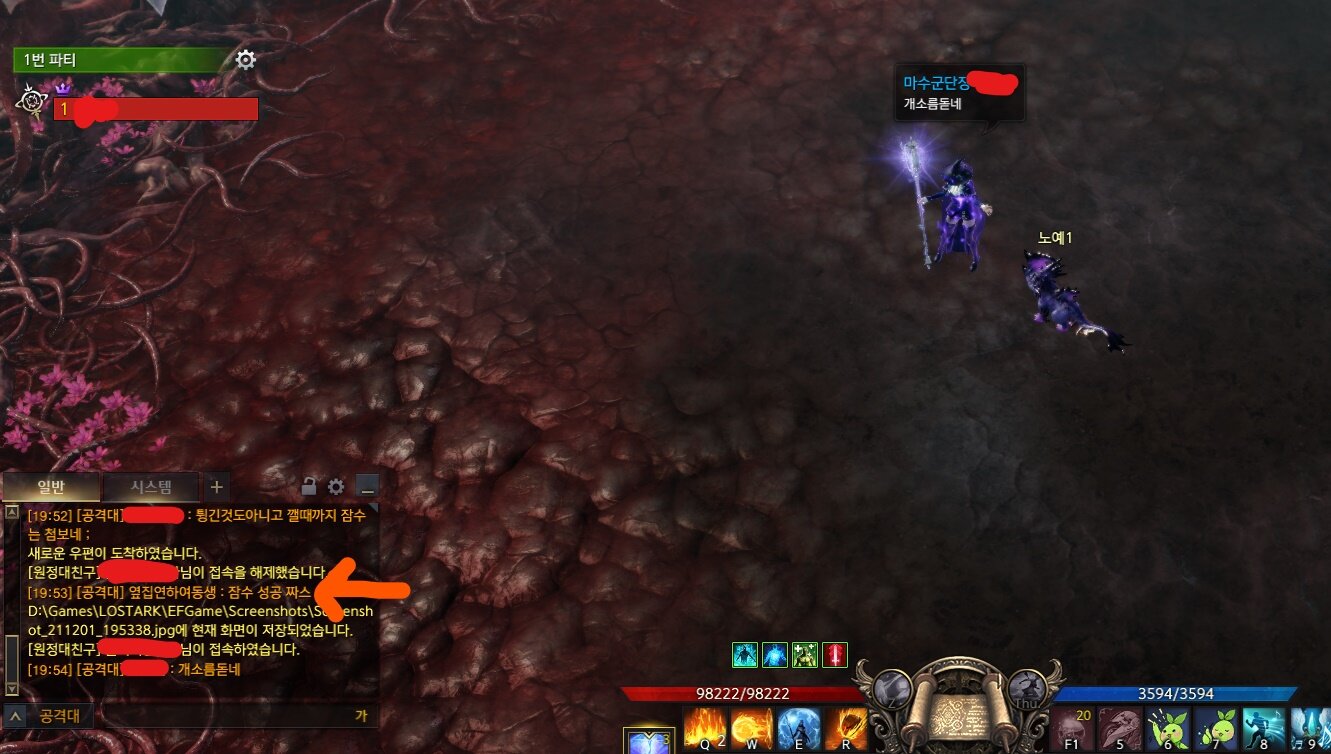Trigger the R meteor skill
The height and width of the screenshot is (754, 1331).
[846, 729]
